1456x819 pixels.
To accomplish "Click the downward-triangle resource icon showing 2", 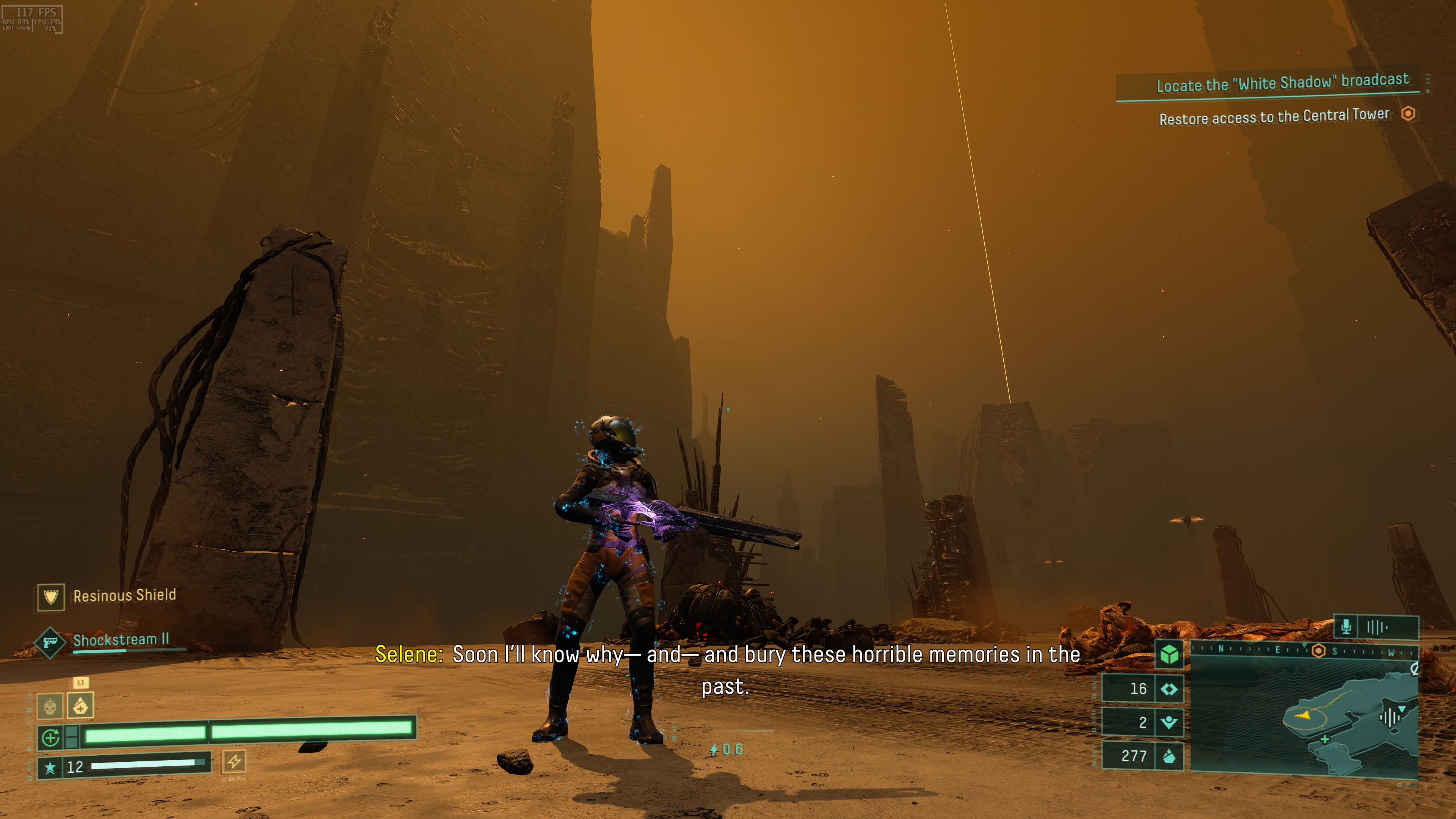I will 1169,722.
